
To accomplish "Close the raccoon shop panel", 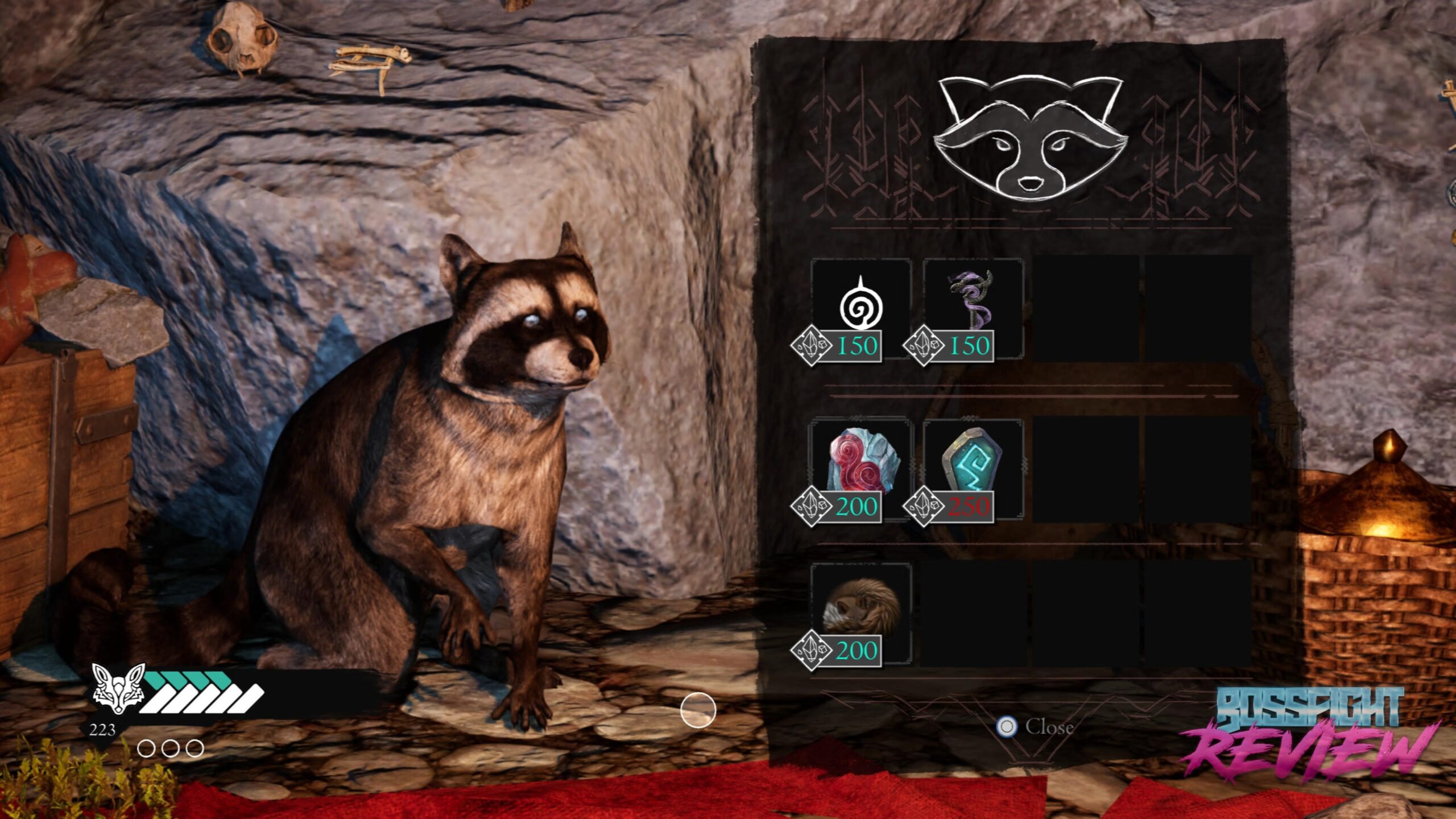I will [x=1035, y=726].
